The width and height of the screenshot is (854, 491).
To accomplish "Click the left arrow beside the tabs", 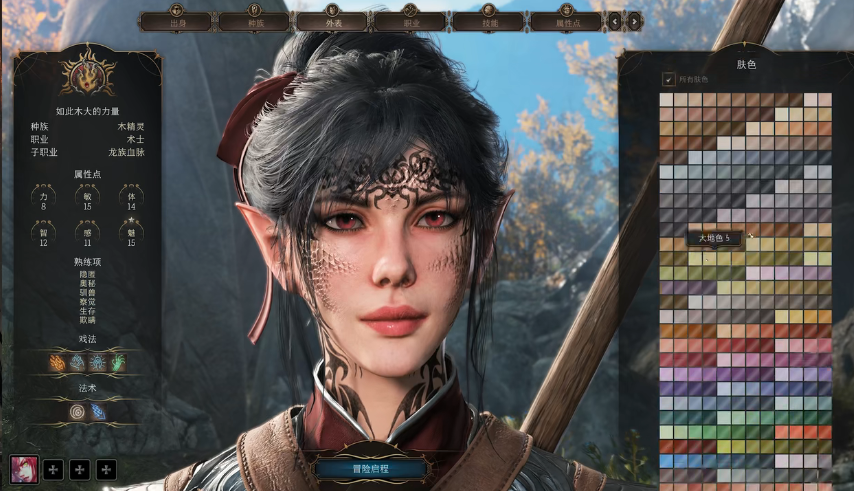I will 614,20.
